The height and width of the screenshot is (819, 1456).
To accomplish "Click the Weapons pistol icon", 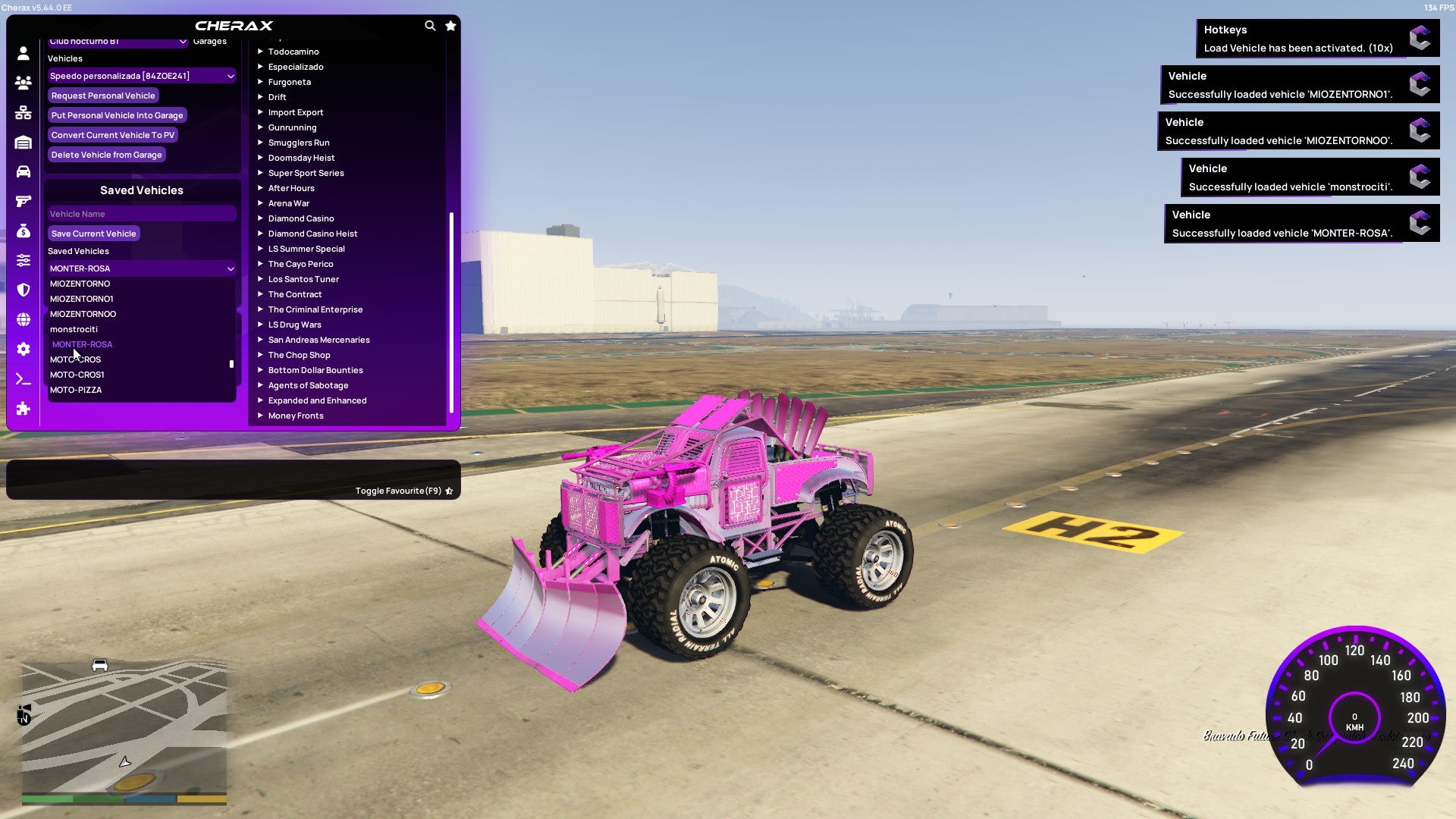I will click(x=23, y=201).
